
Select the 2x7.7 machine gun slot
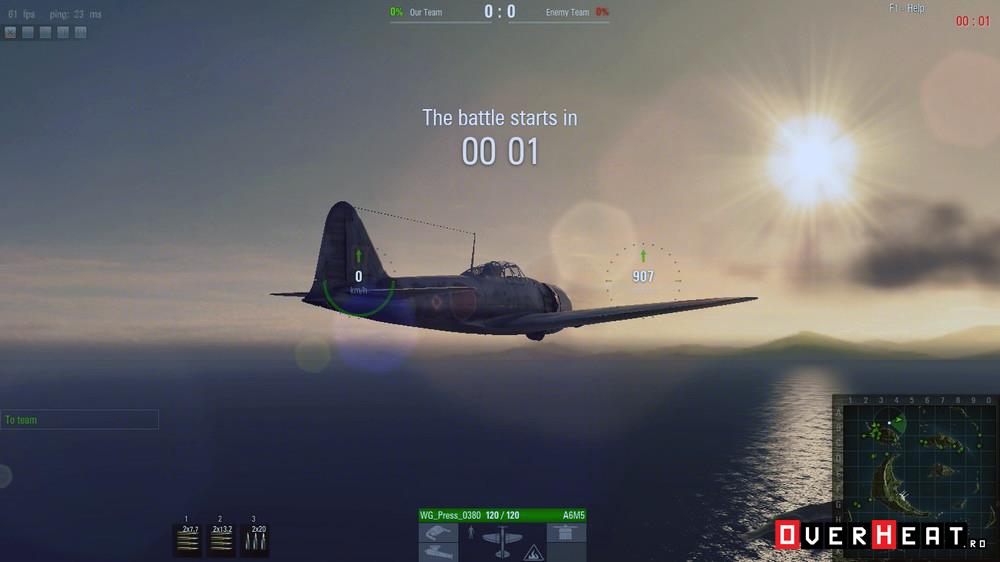pyautogui.click(x=189, y=540)
